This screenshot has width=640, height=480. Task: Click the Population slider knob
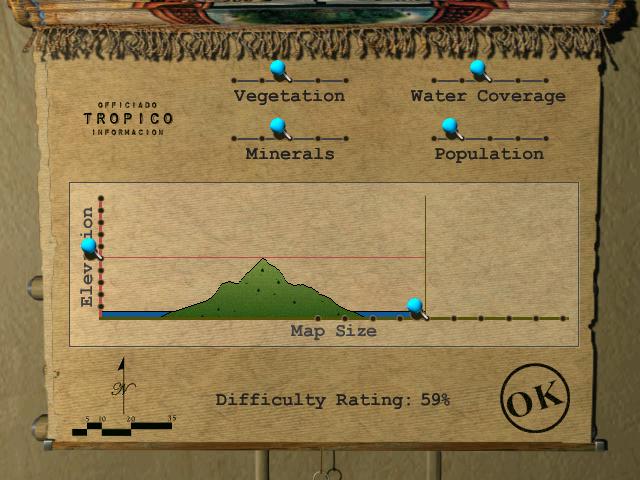pos(449,126)
